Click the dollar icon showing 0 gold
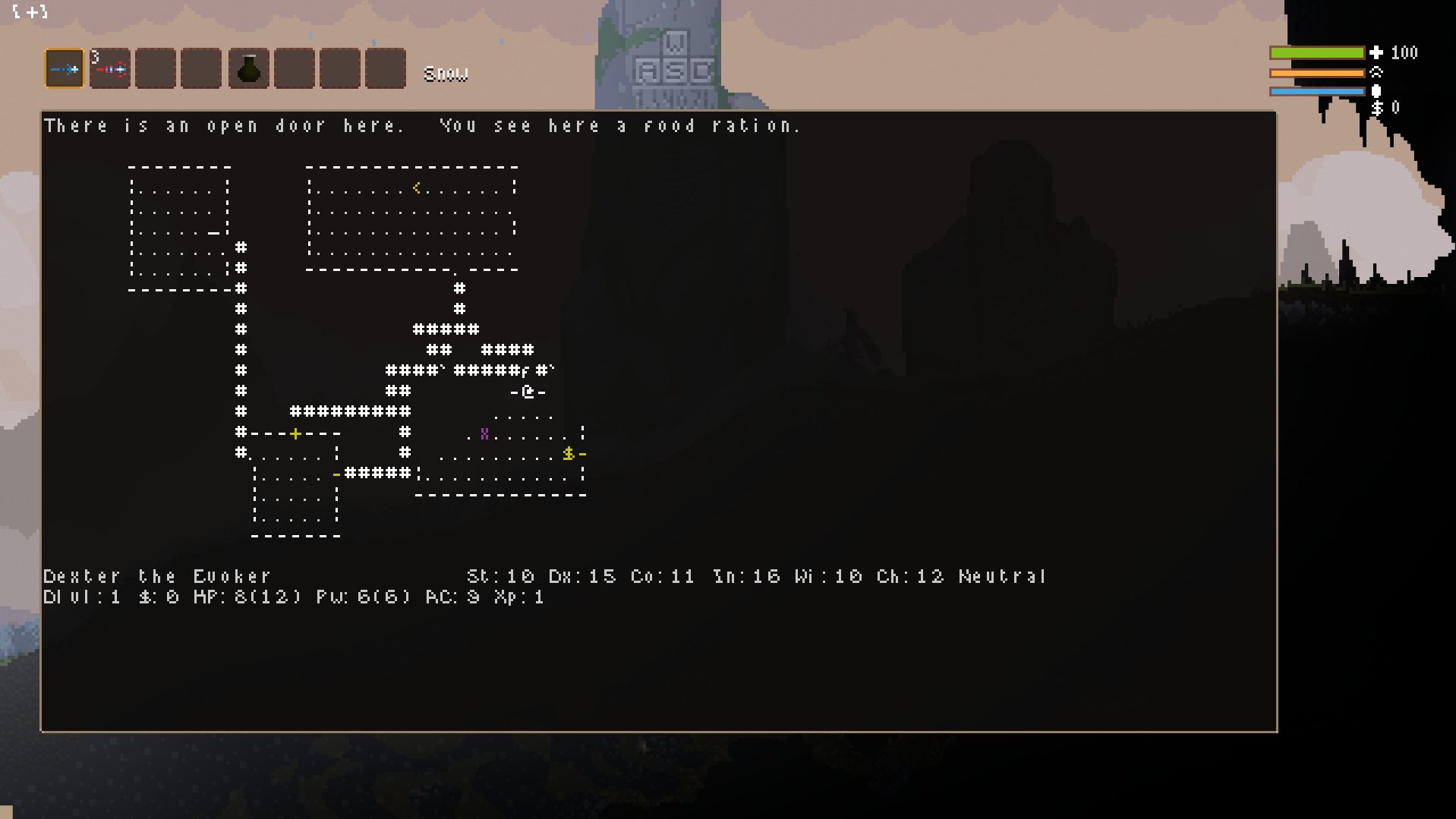The width and height of the screenshot is (1456, 819). (x=1376, y=109)
